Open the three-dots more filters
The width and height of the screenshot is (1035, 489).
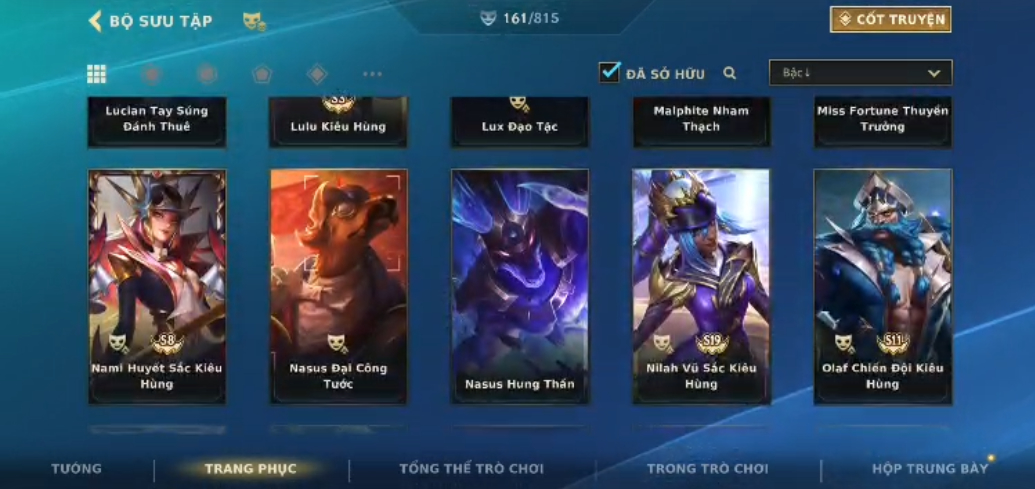[x=372, y=74]
